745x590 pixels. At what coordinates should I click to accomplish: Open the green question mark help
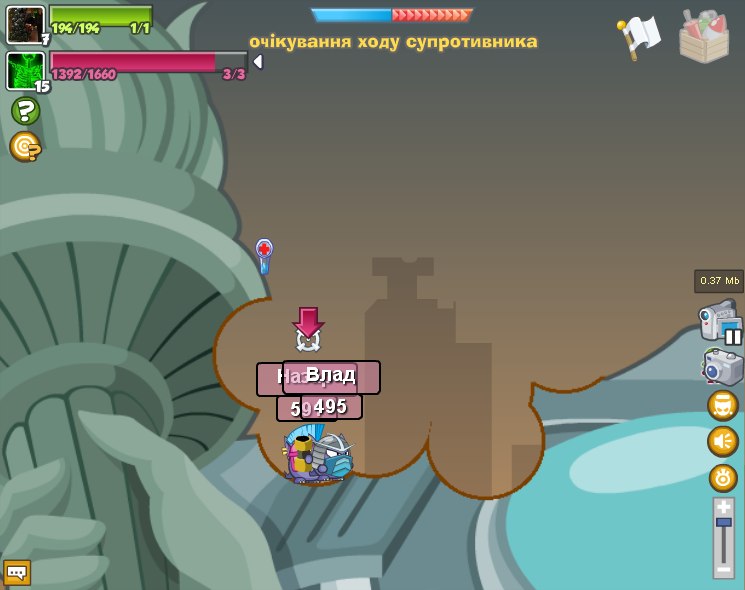click(x=25, y=111)
